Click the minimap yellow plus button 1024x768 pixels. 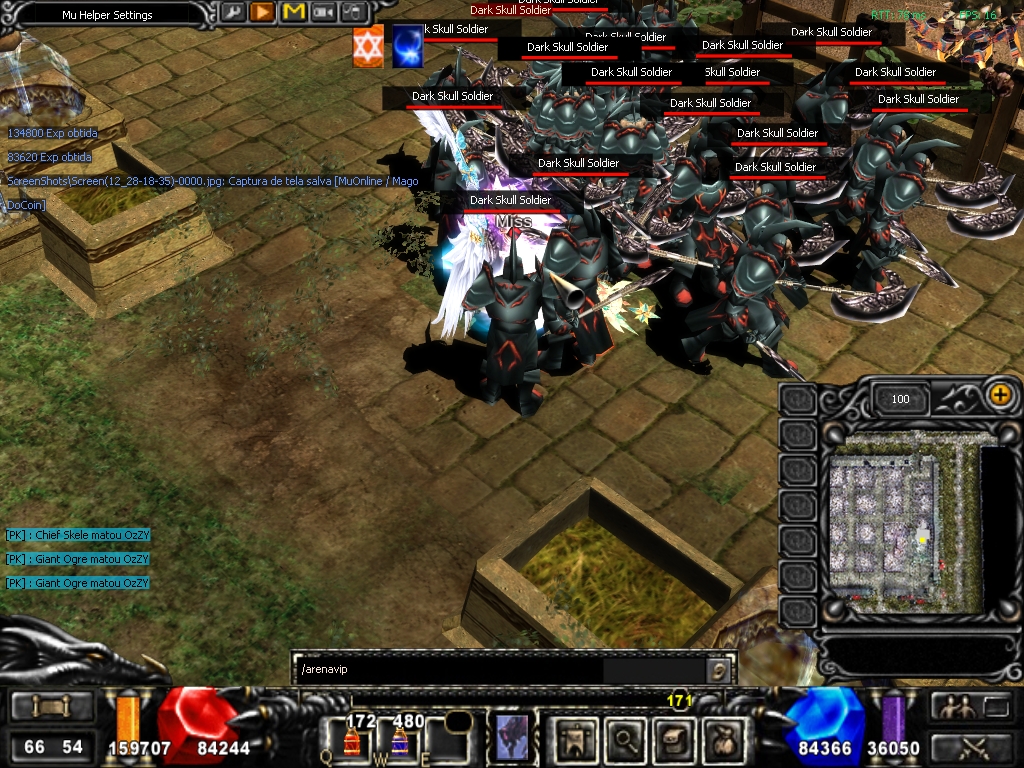[x=999, y=395]
